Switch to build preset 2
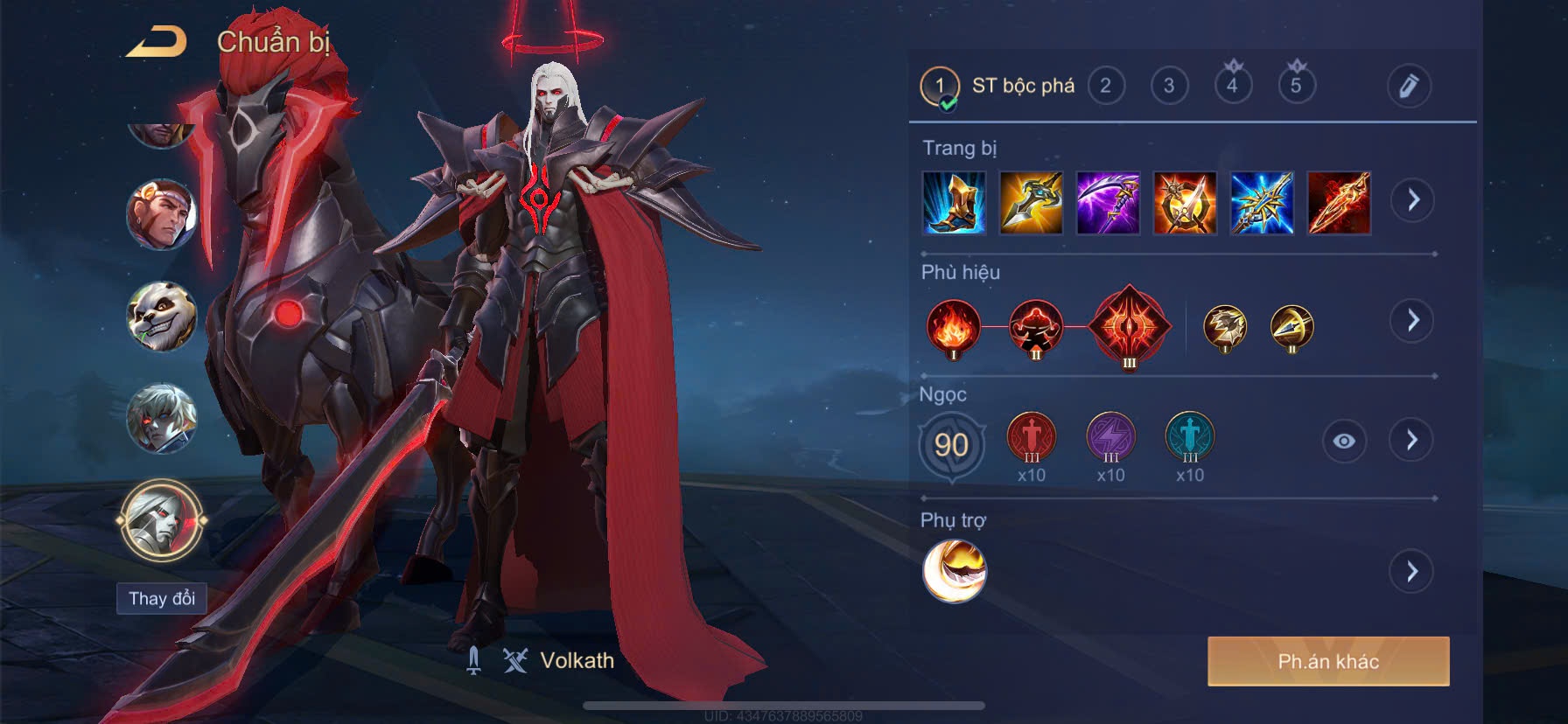This screenshot has height=724, width=1568. pyautogui.click(x=1106, y=86)
